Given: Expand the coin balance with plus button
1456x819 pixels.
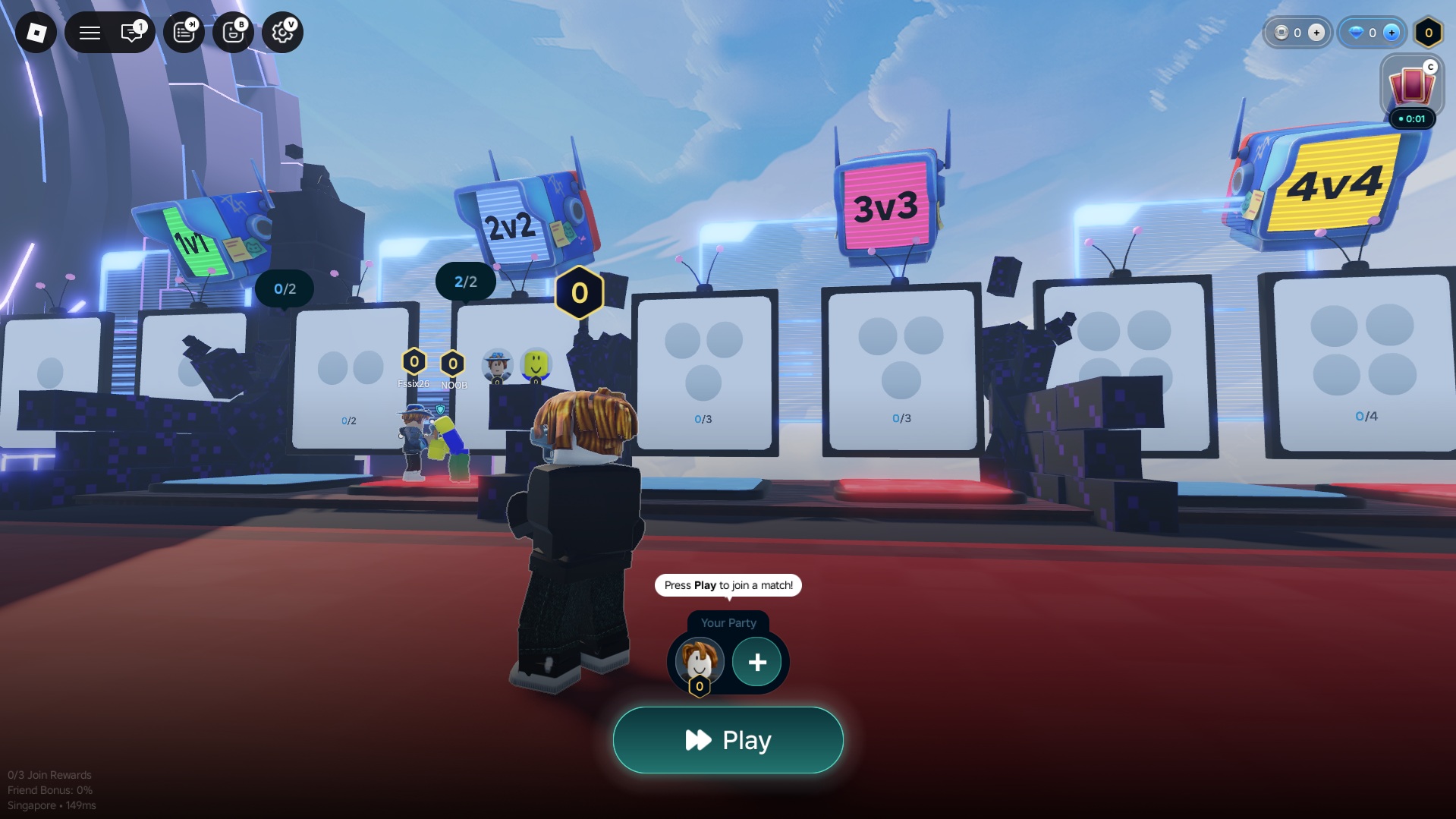Looking at the screenshot, I should [1316, 33].
